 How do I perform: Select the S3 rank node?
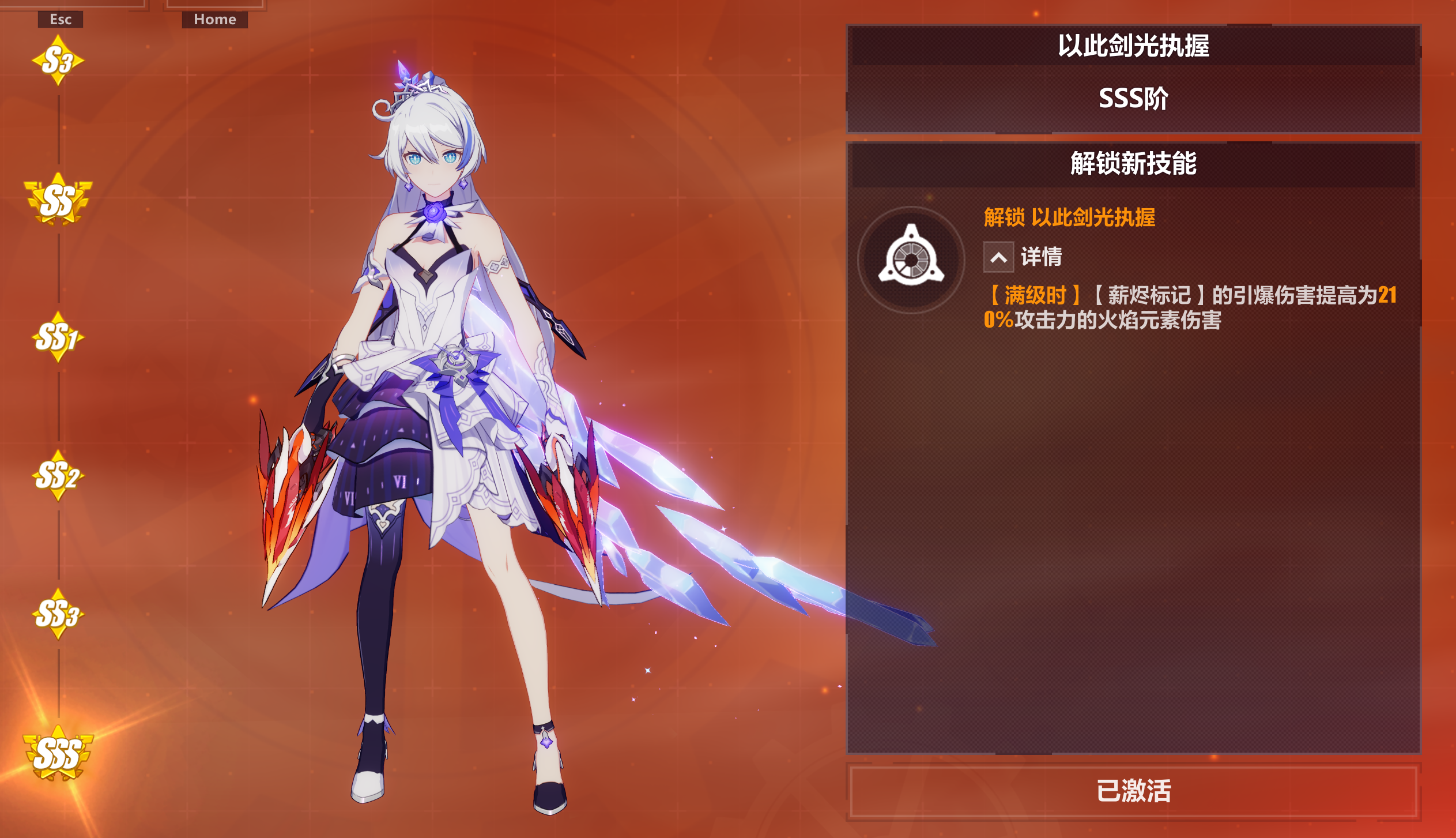58,61
